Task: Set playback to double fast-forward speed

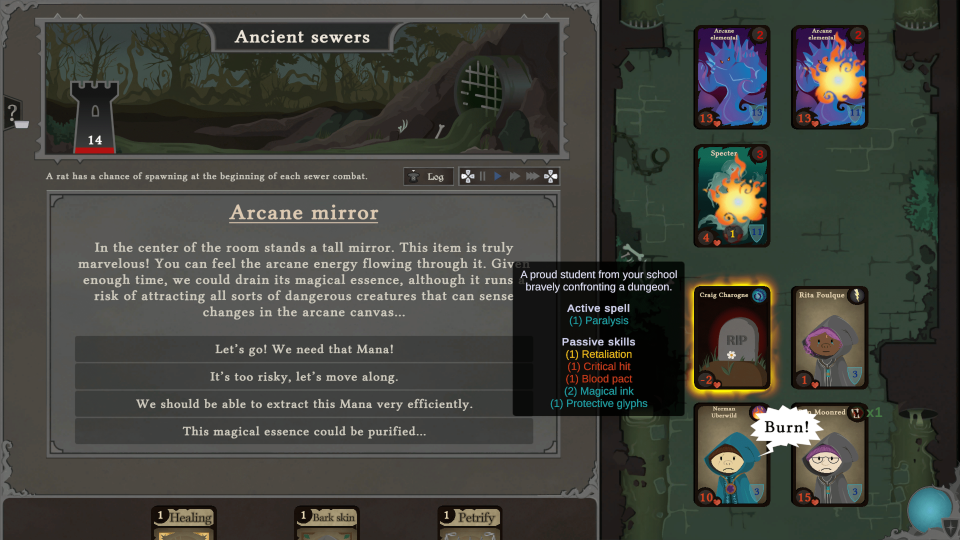Action: [x=515, y=177]
